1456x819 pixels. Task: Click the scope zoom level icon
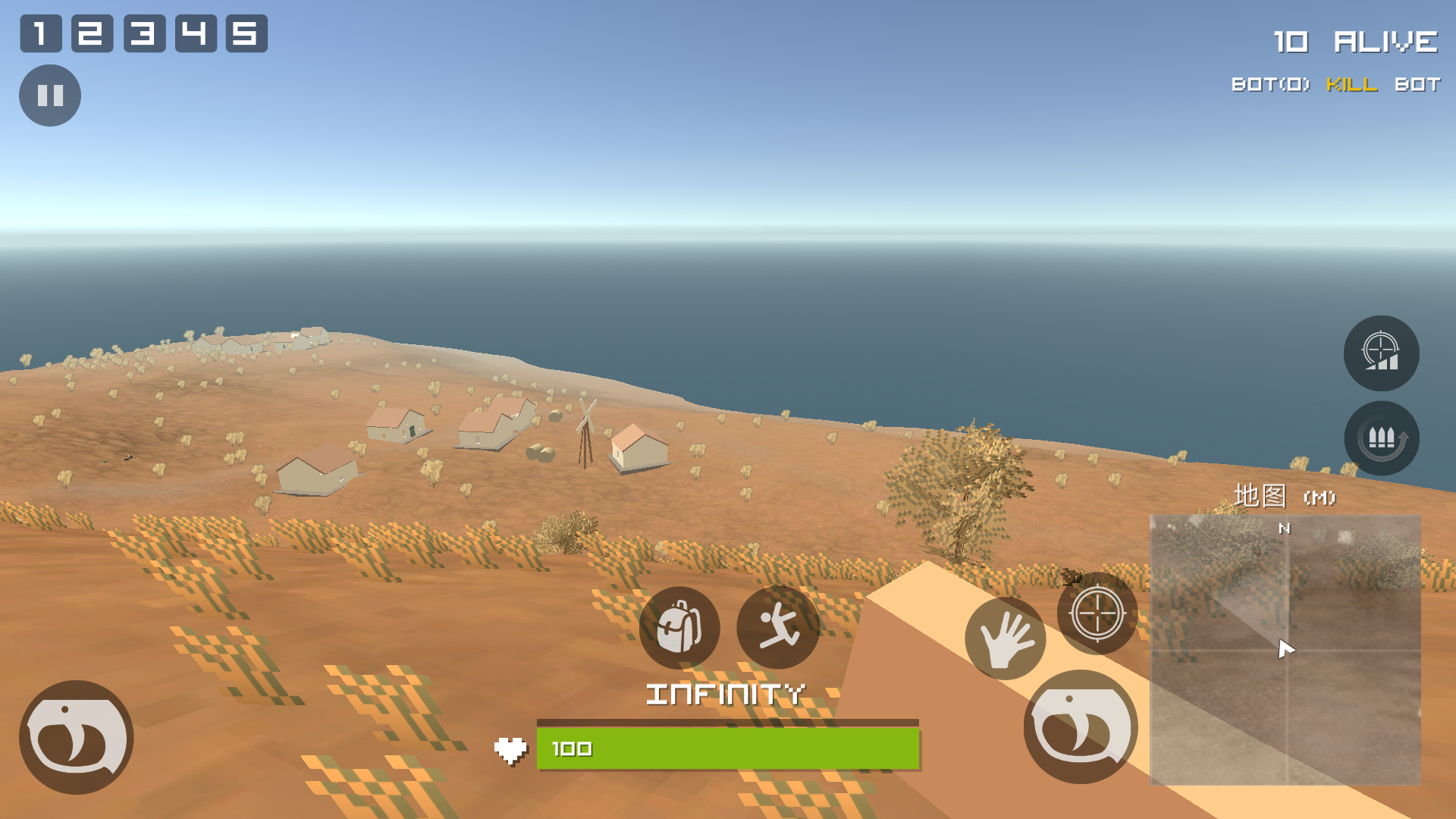pyautogui.click(x=1381, y=353)
